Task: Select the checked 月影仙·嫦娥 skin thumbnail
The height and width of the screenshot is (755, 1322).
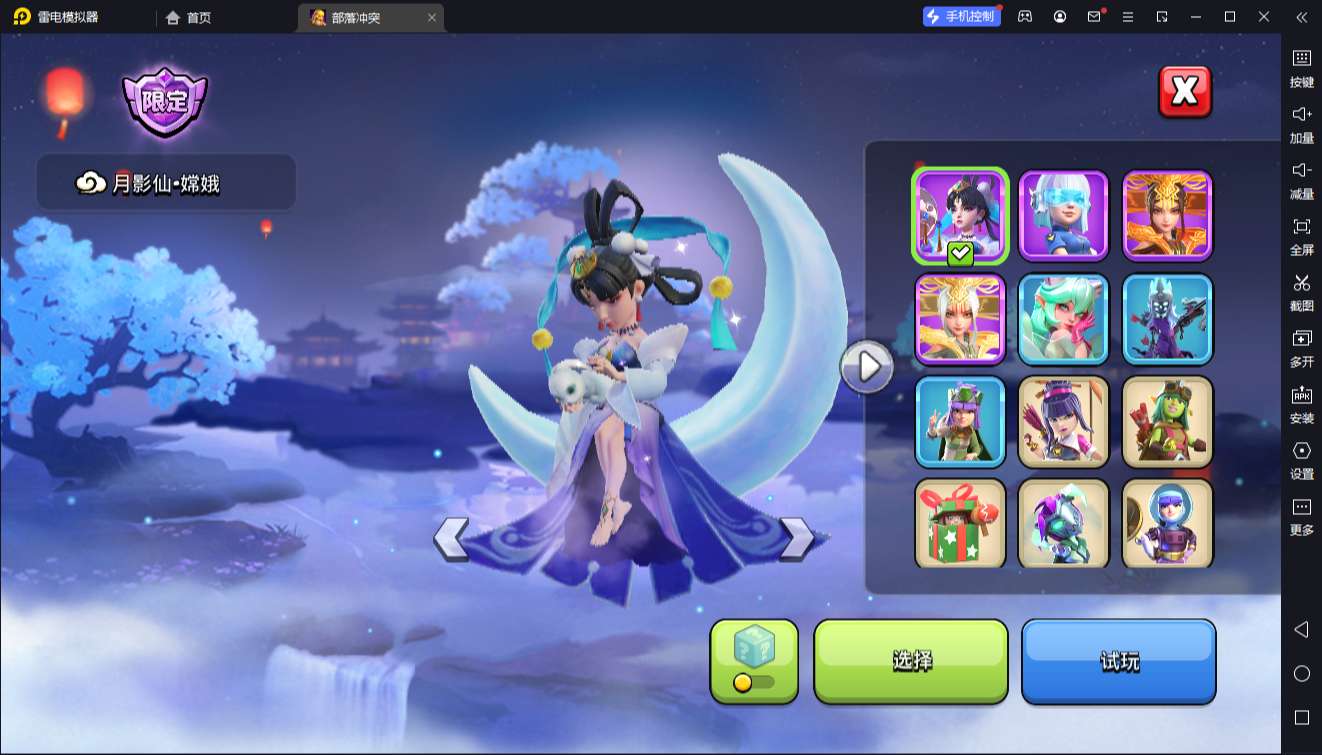Action: coord(960,215)
